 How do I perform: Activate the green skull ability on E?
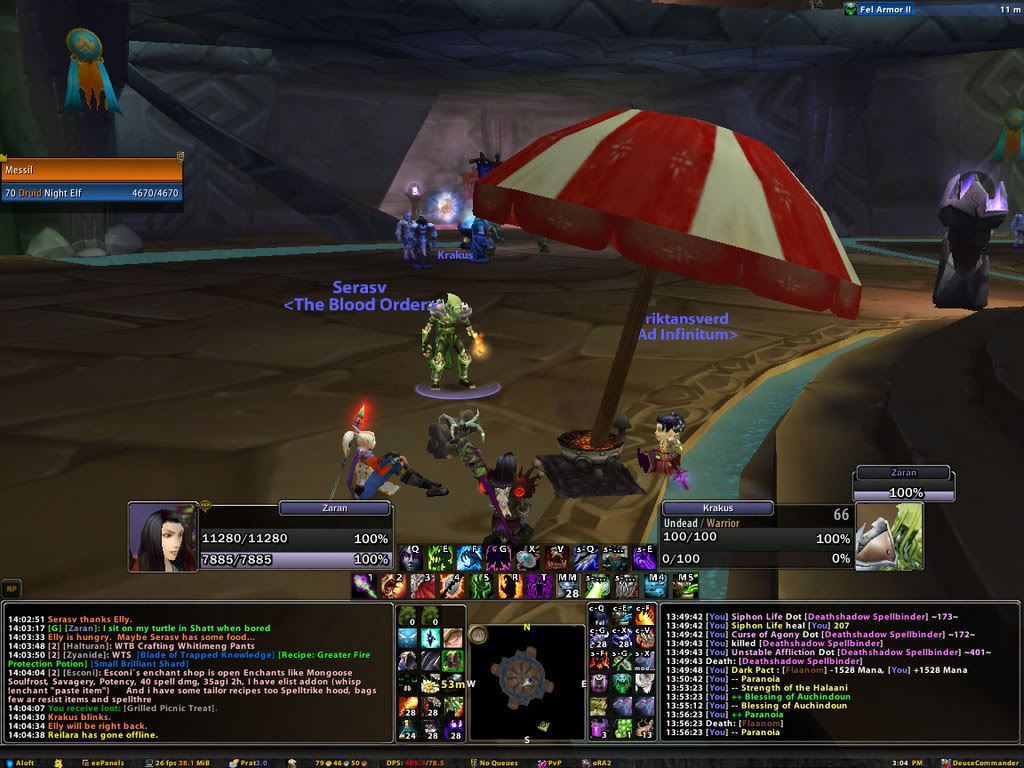[439, 558]
